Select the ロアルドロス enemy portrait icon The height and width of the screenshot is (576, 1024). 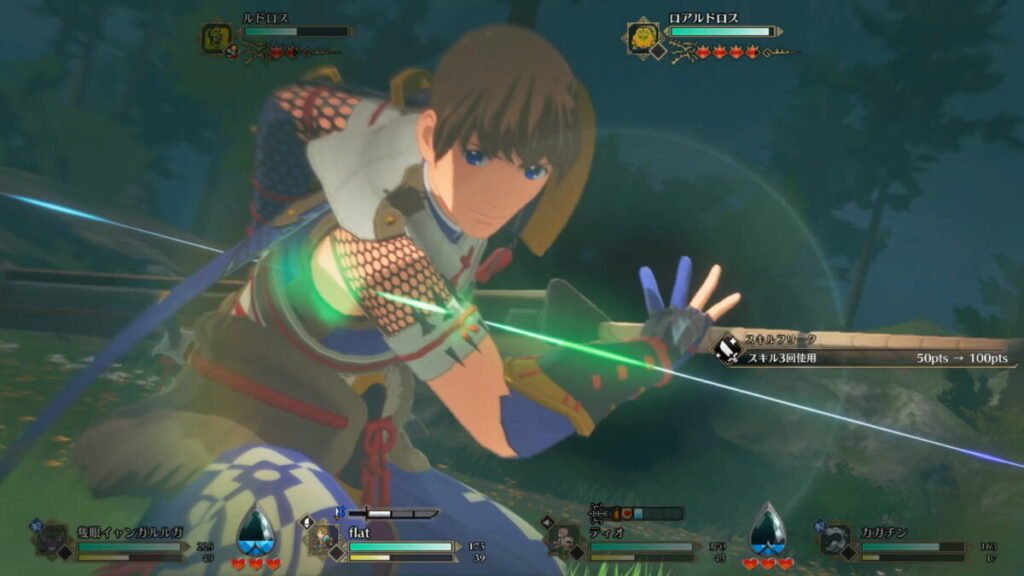coord(642,39)
